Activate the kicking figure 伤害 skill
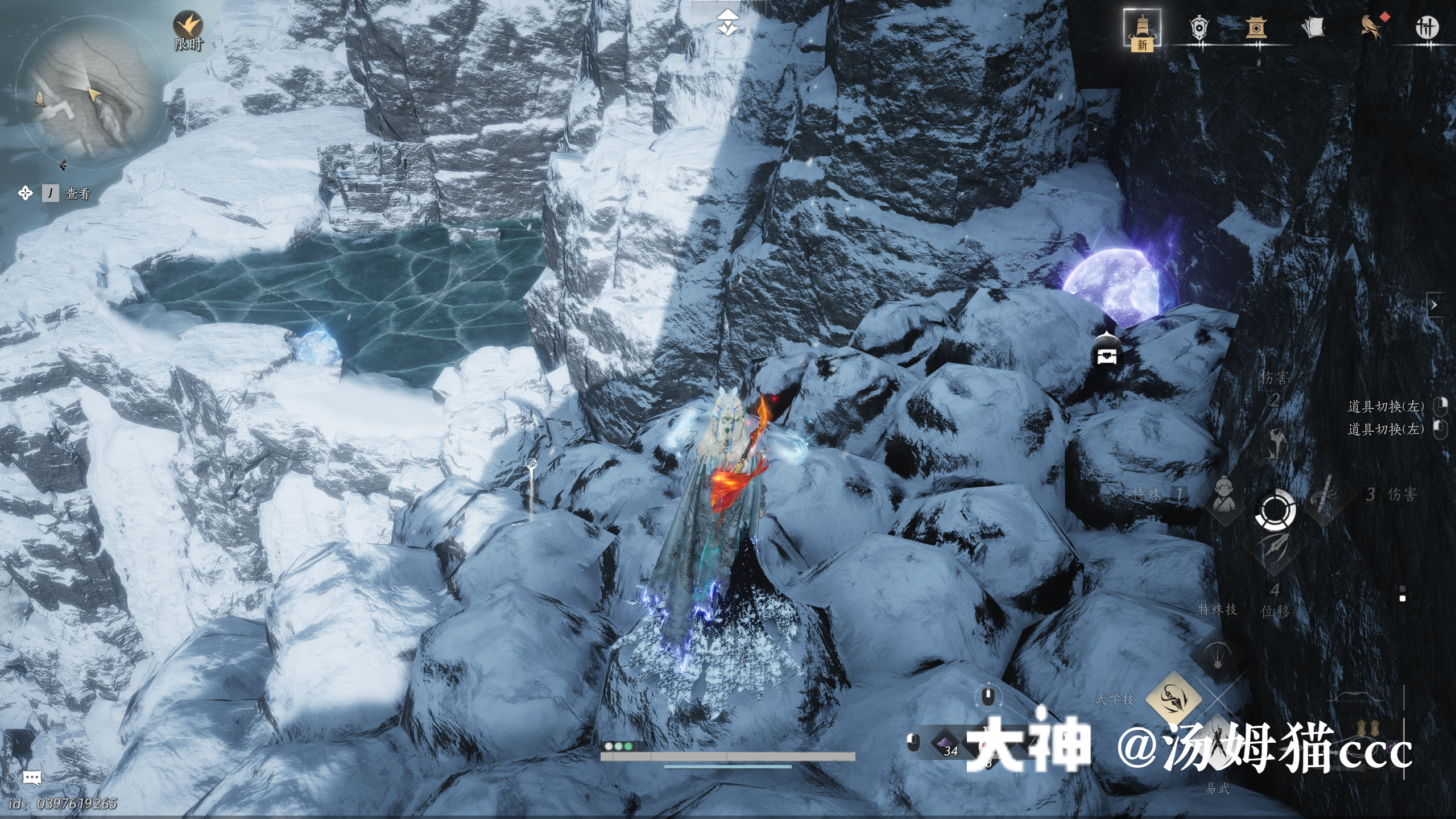1456x819 pixels. [1275, 444]
